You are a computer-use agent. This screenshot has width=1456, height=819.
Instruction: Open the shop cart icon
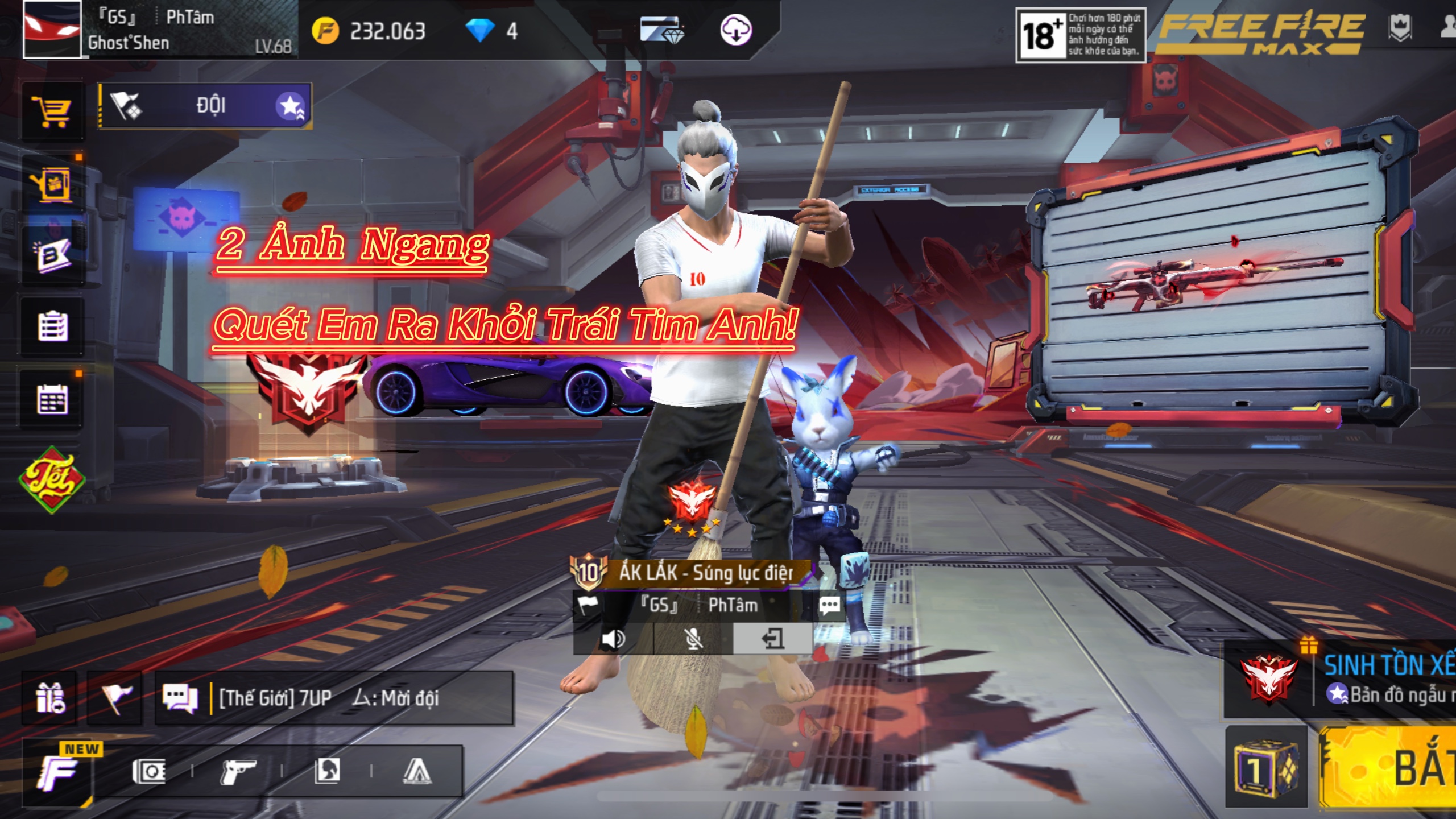tap(52, 111)
